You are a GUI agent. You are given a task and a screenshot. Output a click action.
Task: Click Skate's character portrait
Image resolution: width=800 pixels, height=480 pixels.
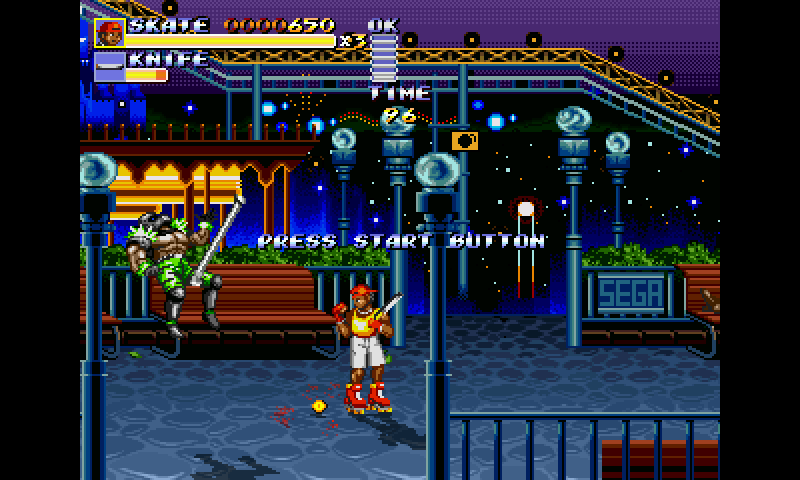pyautogui.click(x=109, y=34)
